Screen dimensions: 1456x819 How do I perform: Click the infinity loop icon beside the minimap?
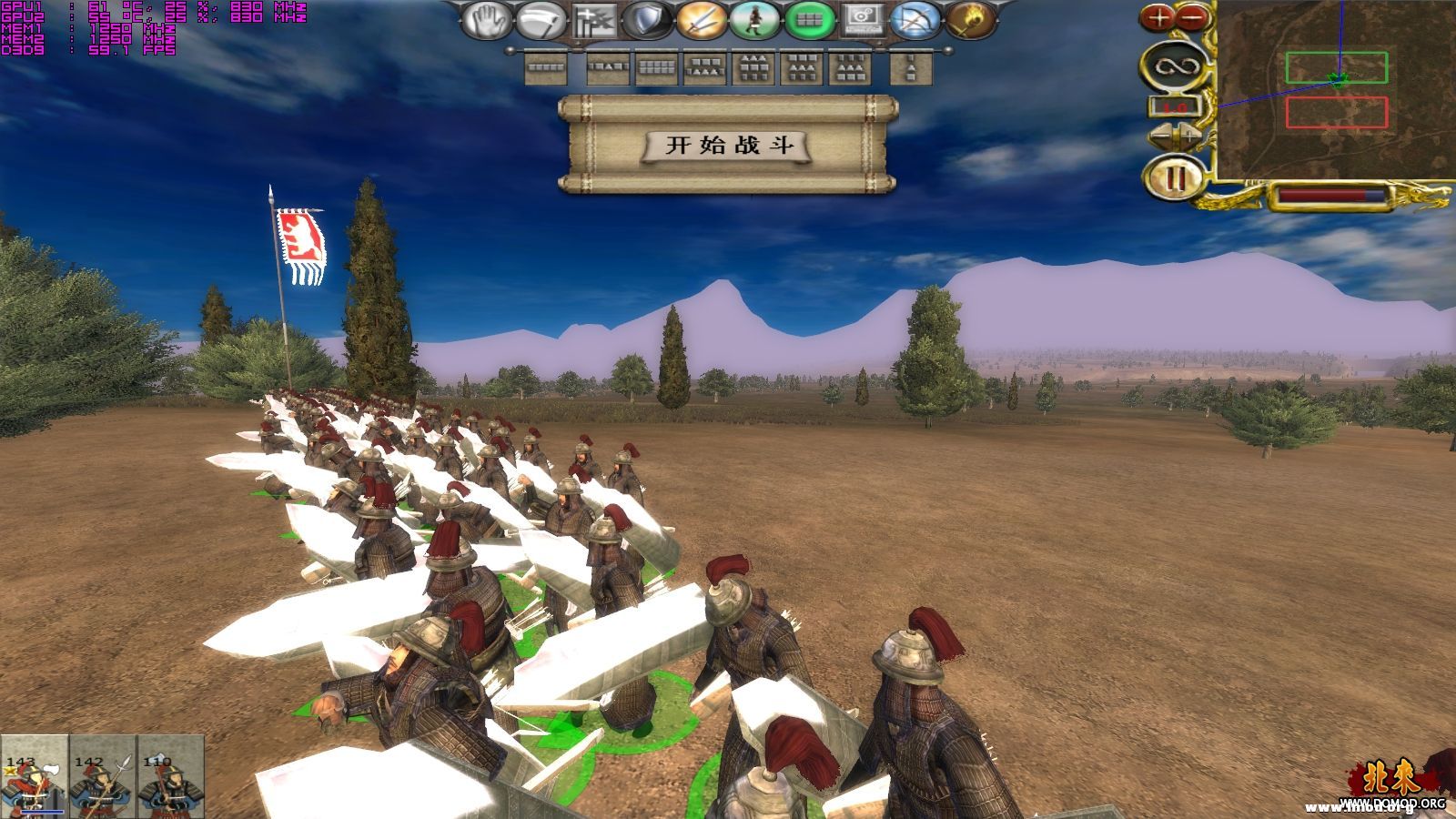(1177, 66)
